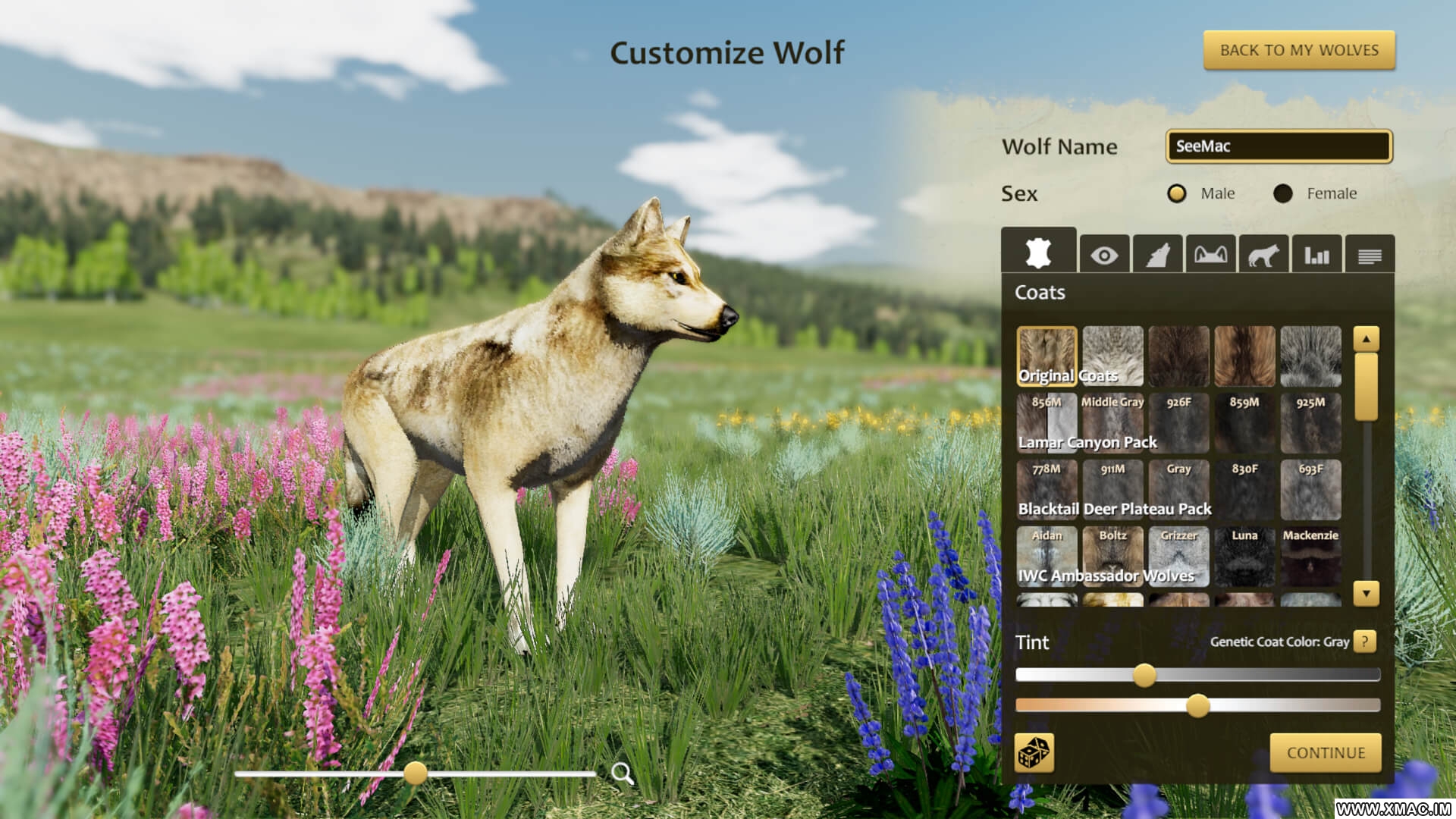The width and height of the screenshot is (1456, 819).
Task: Go back to My Wolves
Action: [x=1298, y=50]
